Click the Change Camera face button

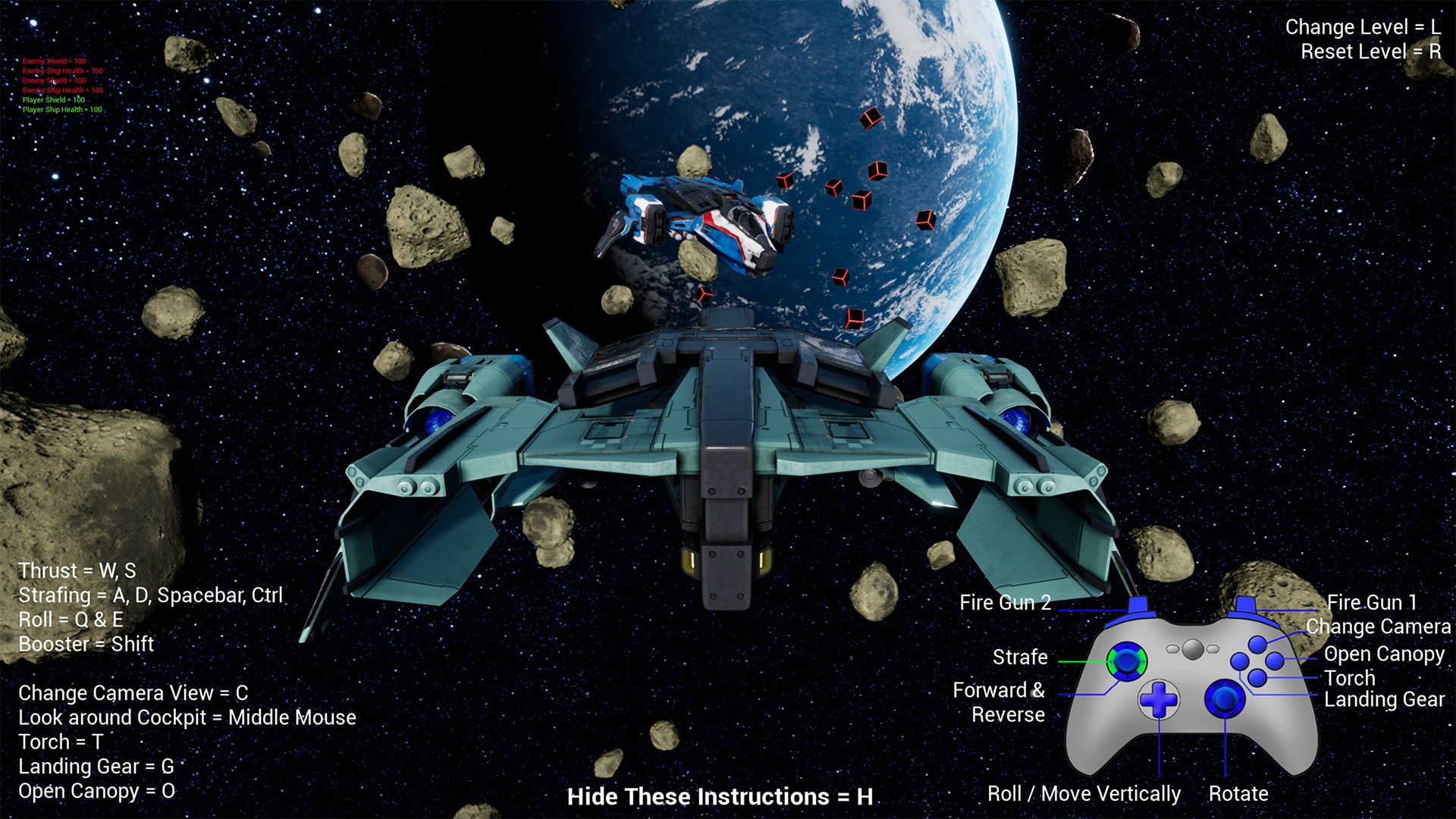[1257, 644]
